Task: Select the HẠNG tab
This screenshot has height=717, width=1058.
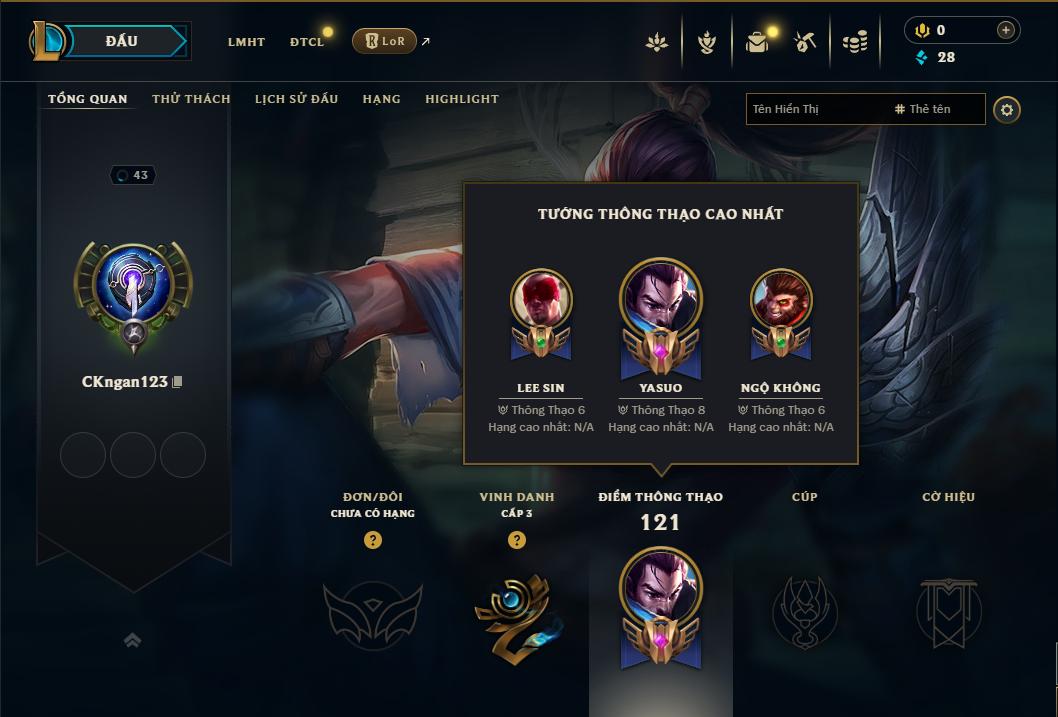Action: click(381, 99)
